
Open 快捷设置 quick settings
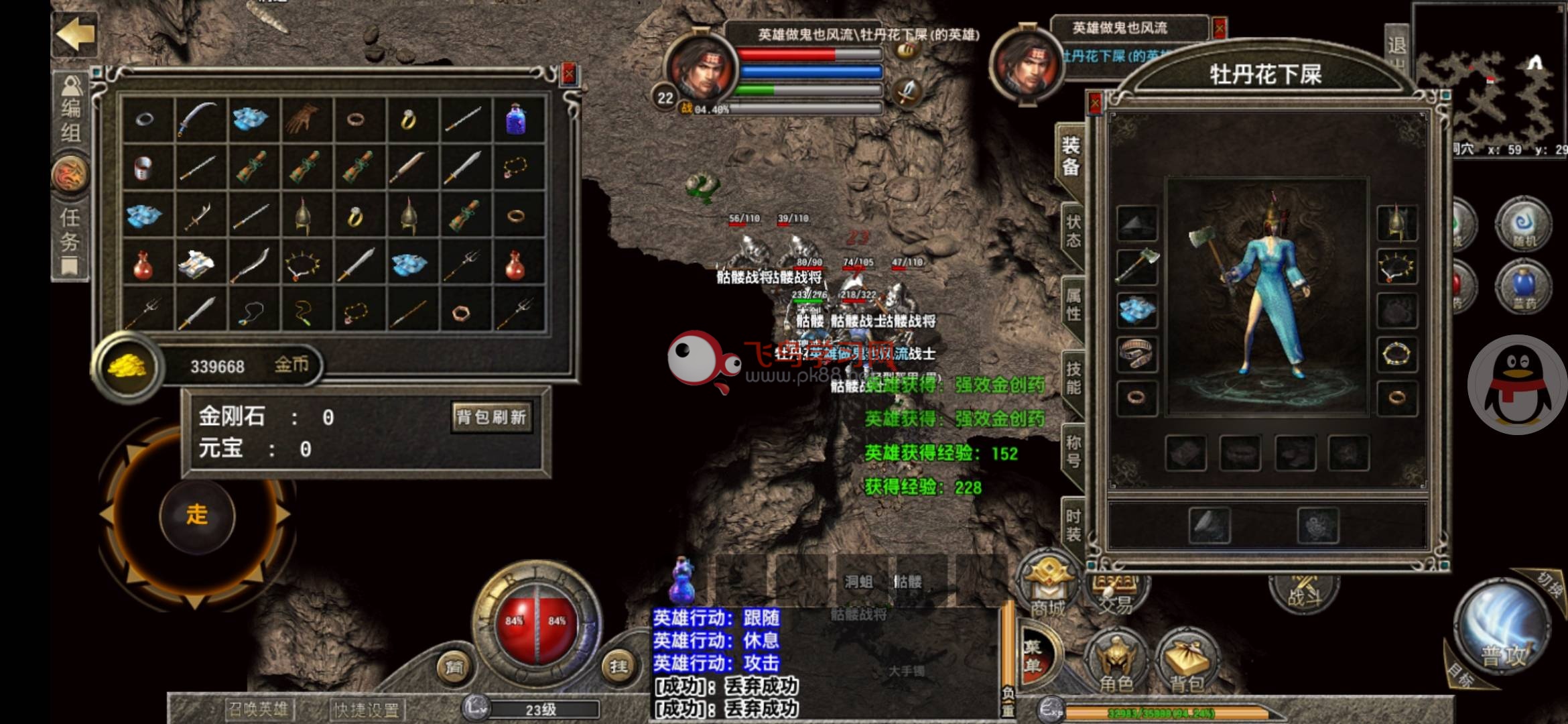(367, 709)
